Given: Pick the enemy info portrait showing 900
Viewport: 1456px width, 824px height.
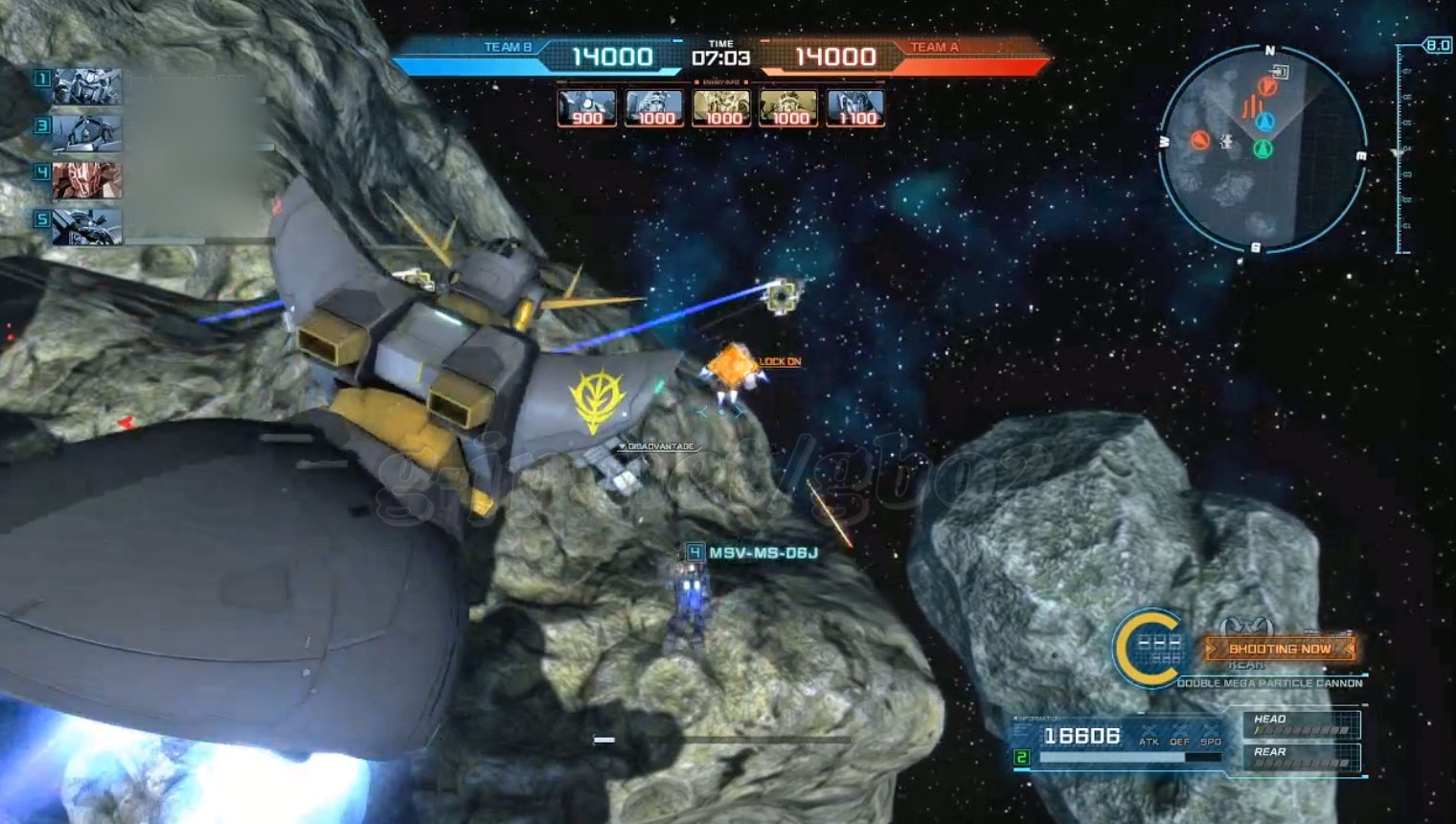Looking at the screenshot, I should [x=586, y=108].
